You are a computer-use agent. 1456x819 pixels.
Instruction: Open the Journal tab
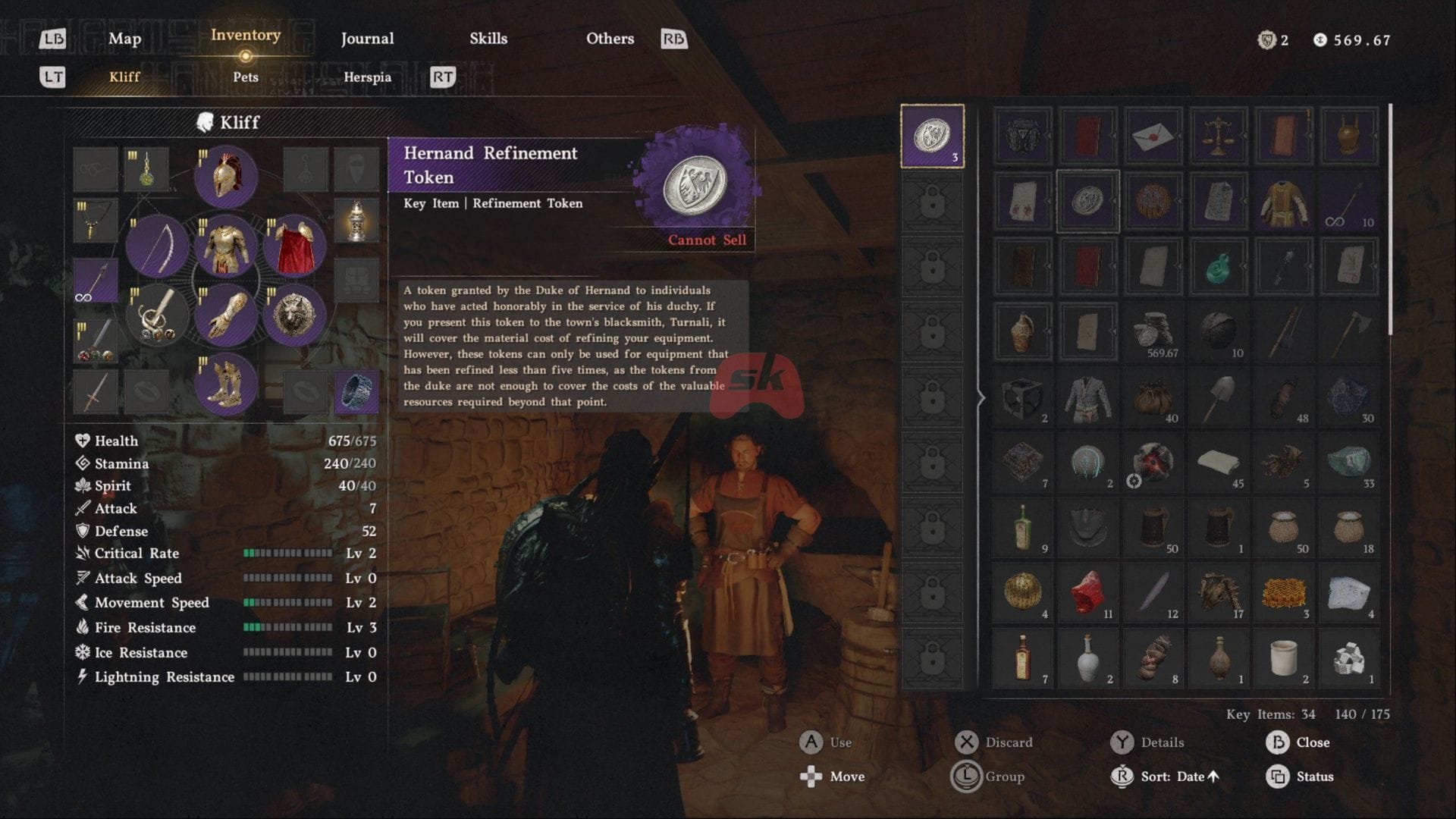click(x=367, y=39)
